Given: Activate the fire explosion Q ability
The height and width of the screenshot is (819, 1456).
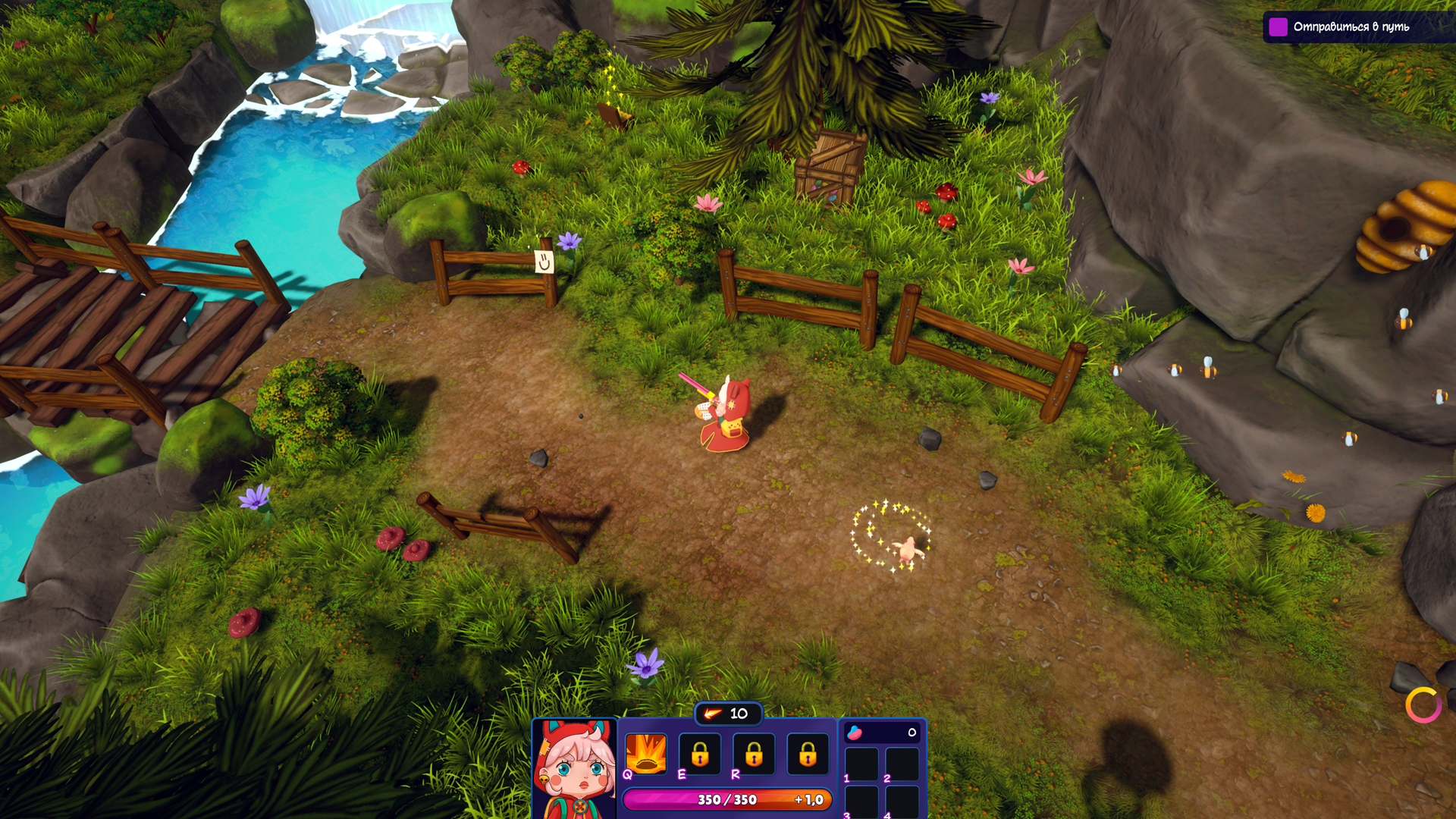Looking at the screenshot, I should [645, 754].
